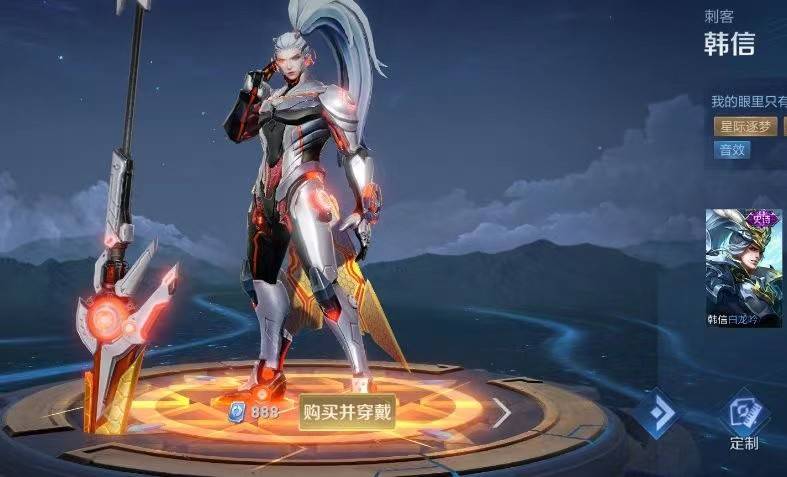
Task: Click the 购买并穿戴 purchase button
Action: click(347, 412)
